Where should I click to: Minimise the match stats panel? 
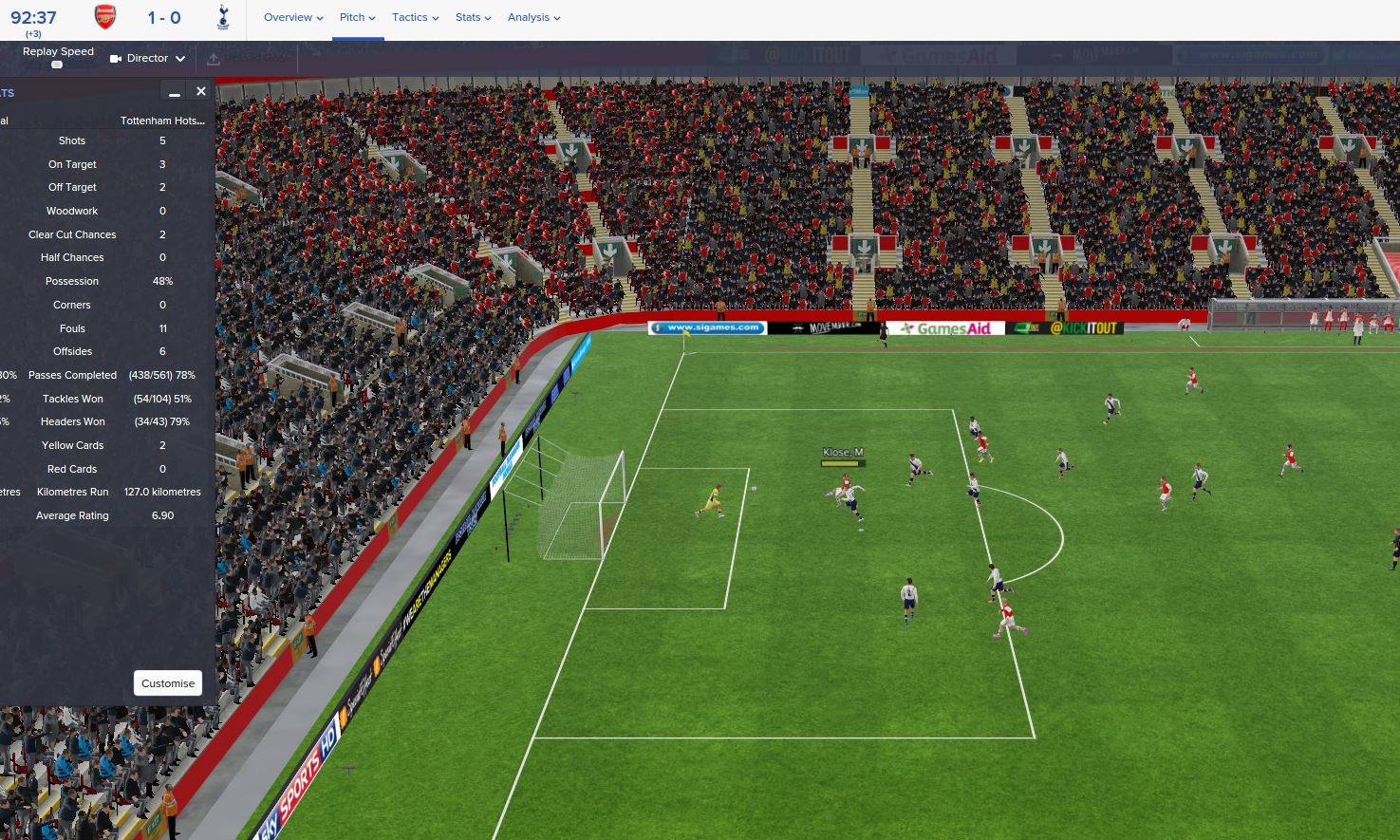point(174,92)
